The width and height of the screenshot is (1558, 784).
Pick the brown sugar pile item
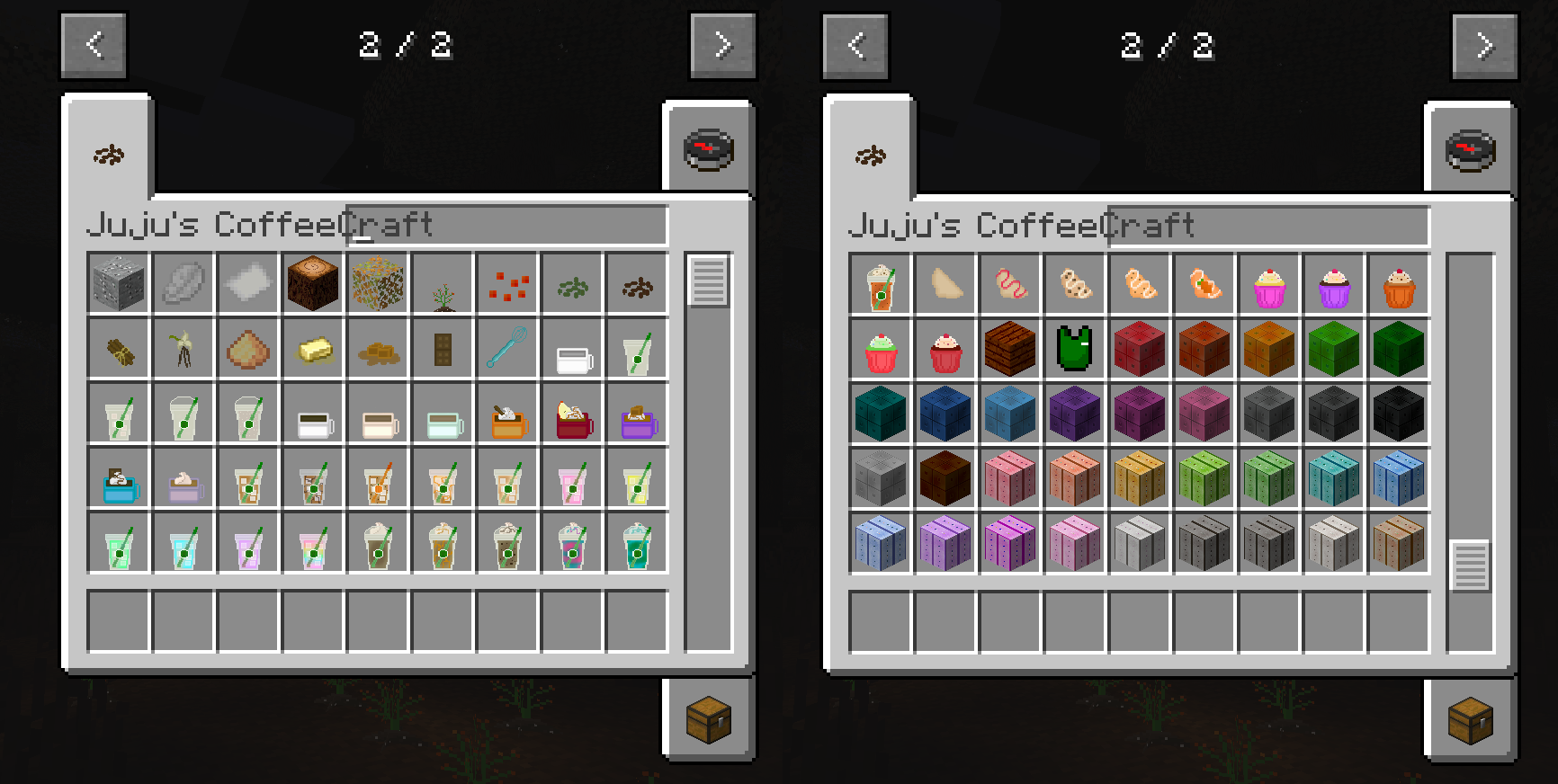(247, 348)
